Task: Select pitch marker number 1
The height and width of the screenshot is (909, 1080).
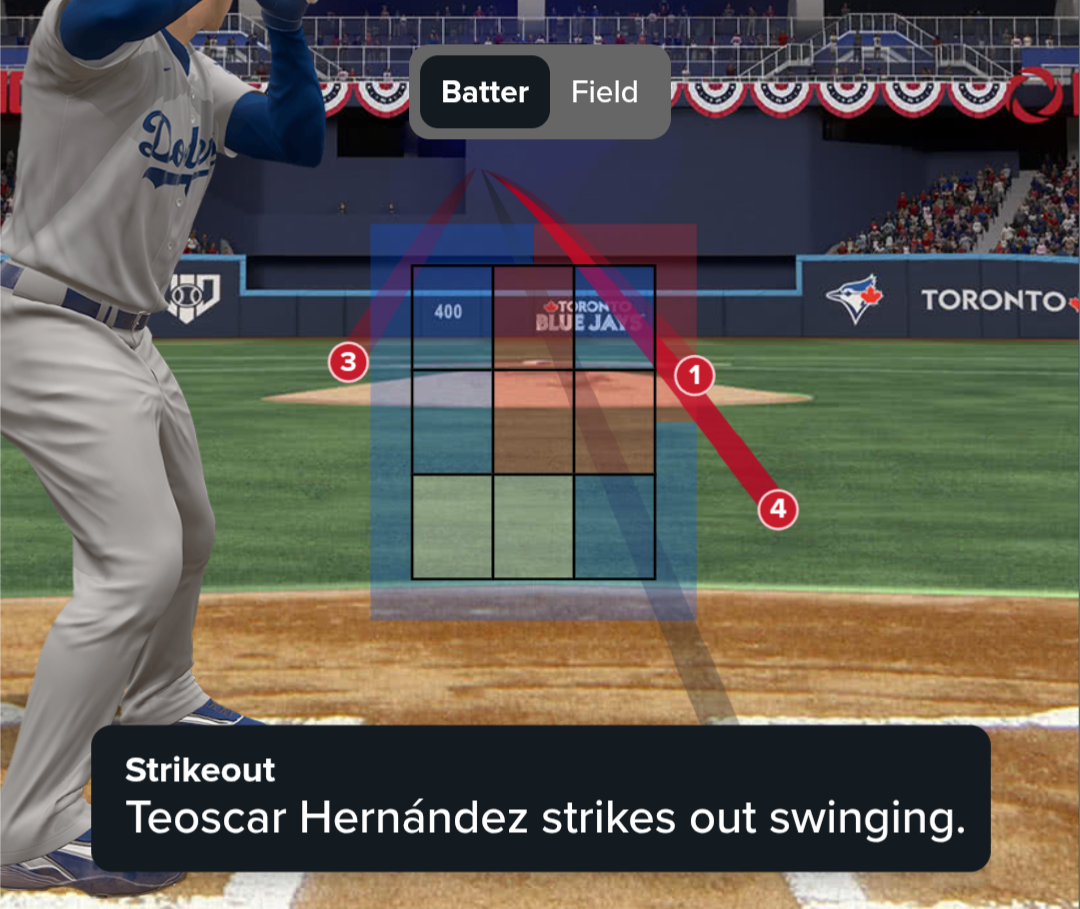Action: [695, 376]
